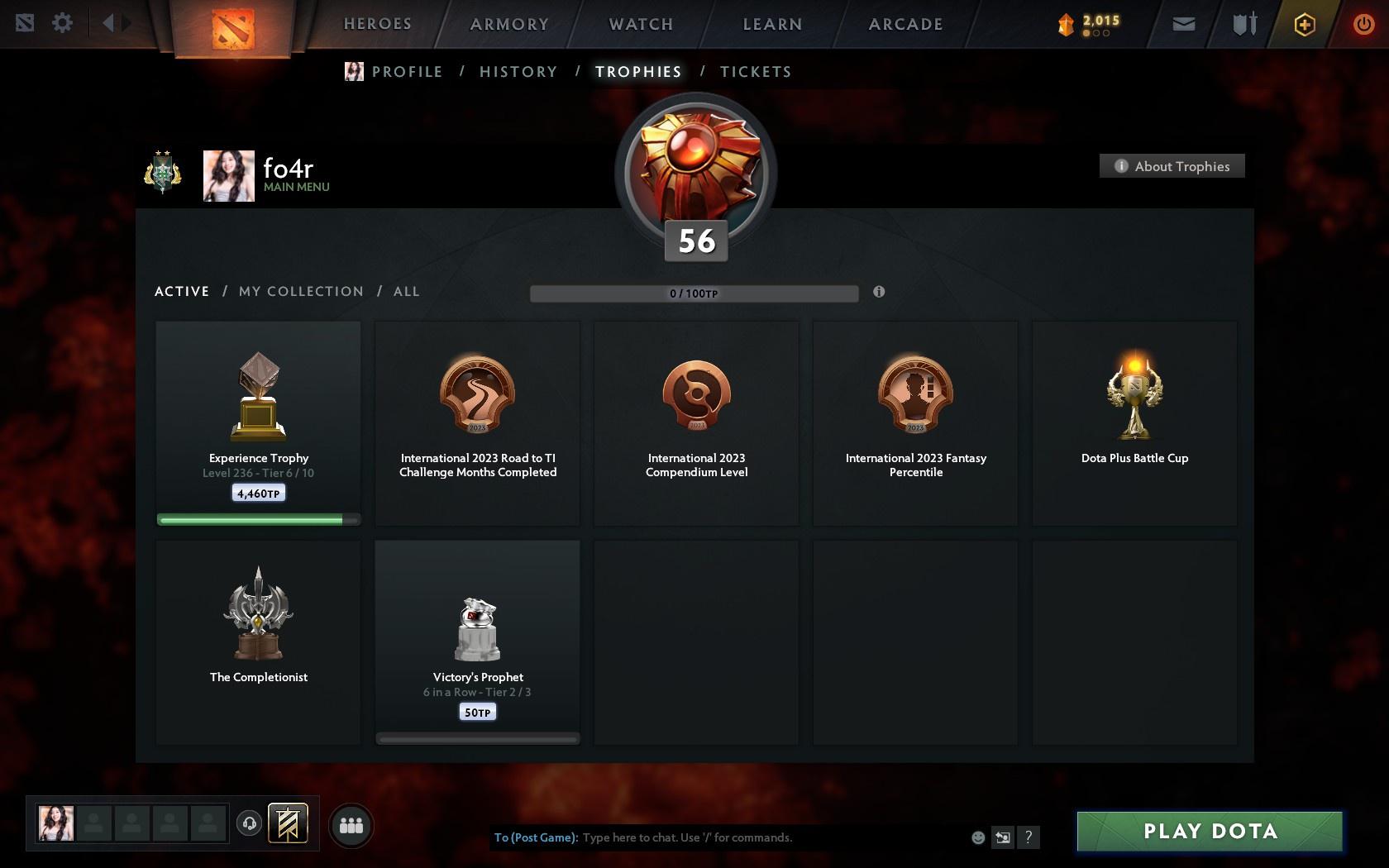Open the ARCADE menu
Screen dimensions: 1389x868
[x=904, y=24]
